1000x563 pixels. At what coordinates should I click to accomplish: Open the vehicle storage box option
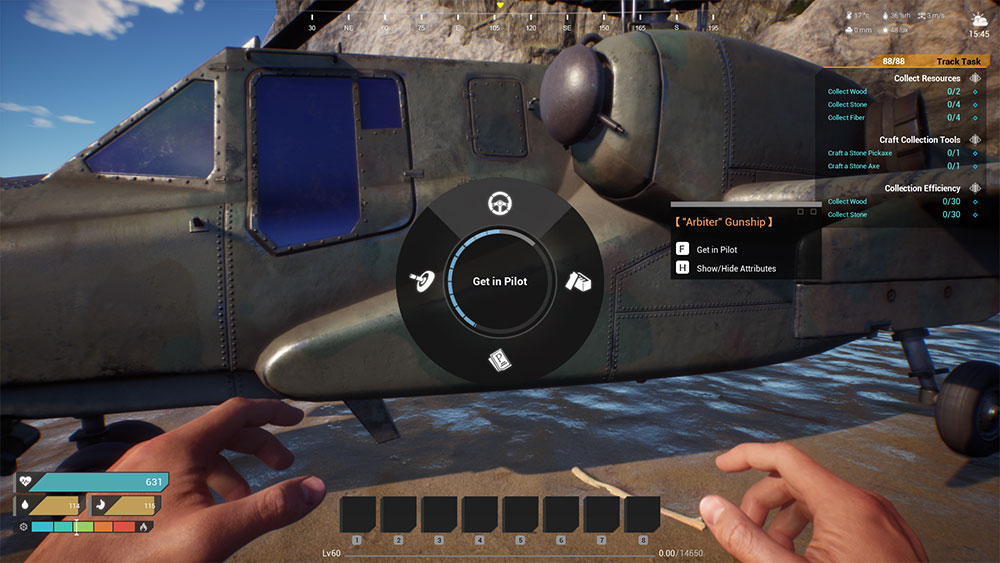[579, 282]
